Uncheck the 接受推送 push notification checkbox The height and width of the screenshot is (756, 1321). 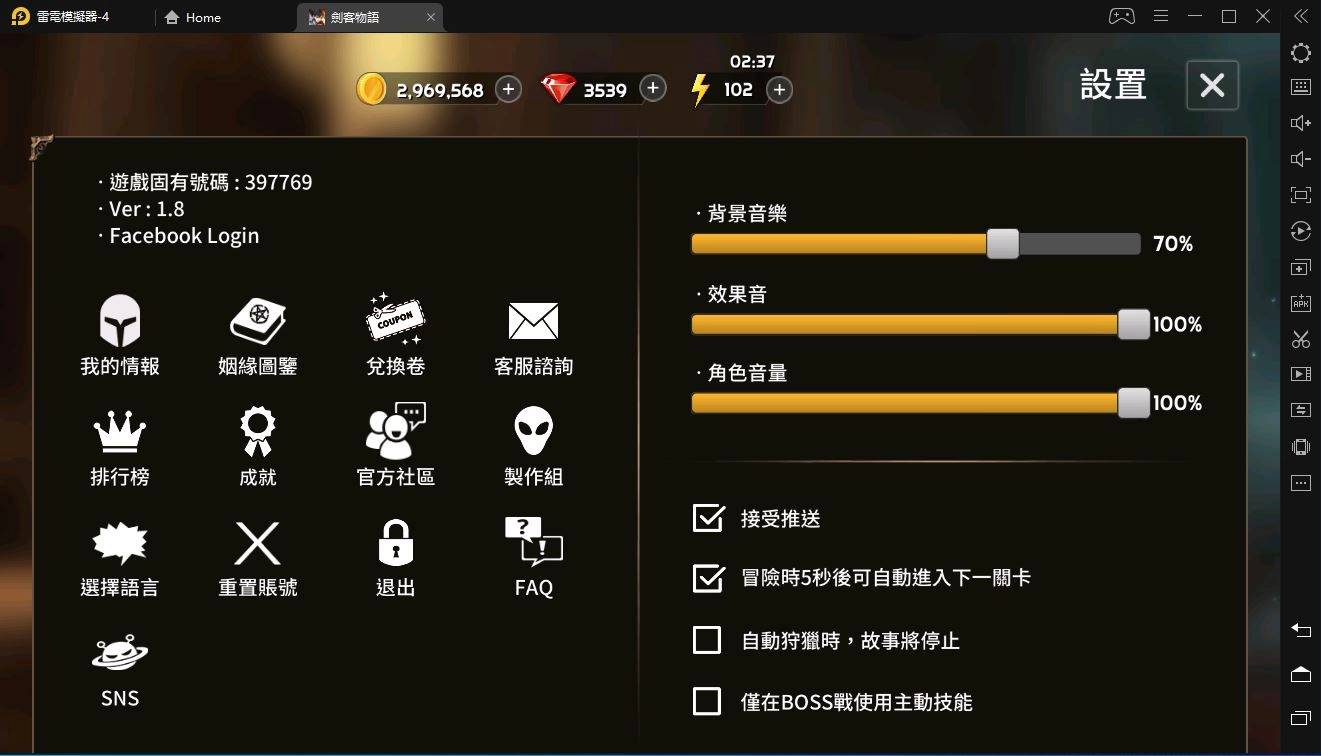click(x=706, y=519)
